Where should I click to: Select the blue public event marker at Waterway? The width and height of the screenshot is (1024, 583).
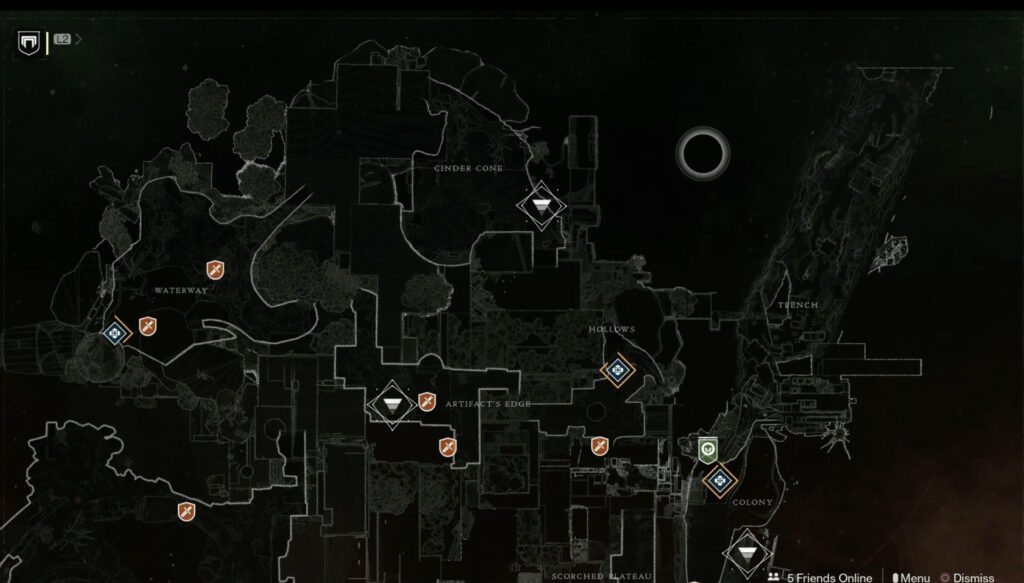(x=115, y=332)
